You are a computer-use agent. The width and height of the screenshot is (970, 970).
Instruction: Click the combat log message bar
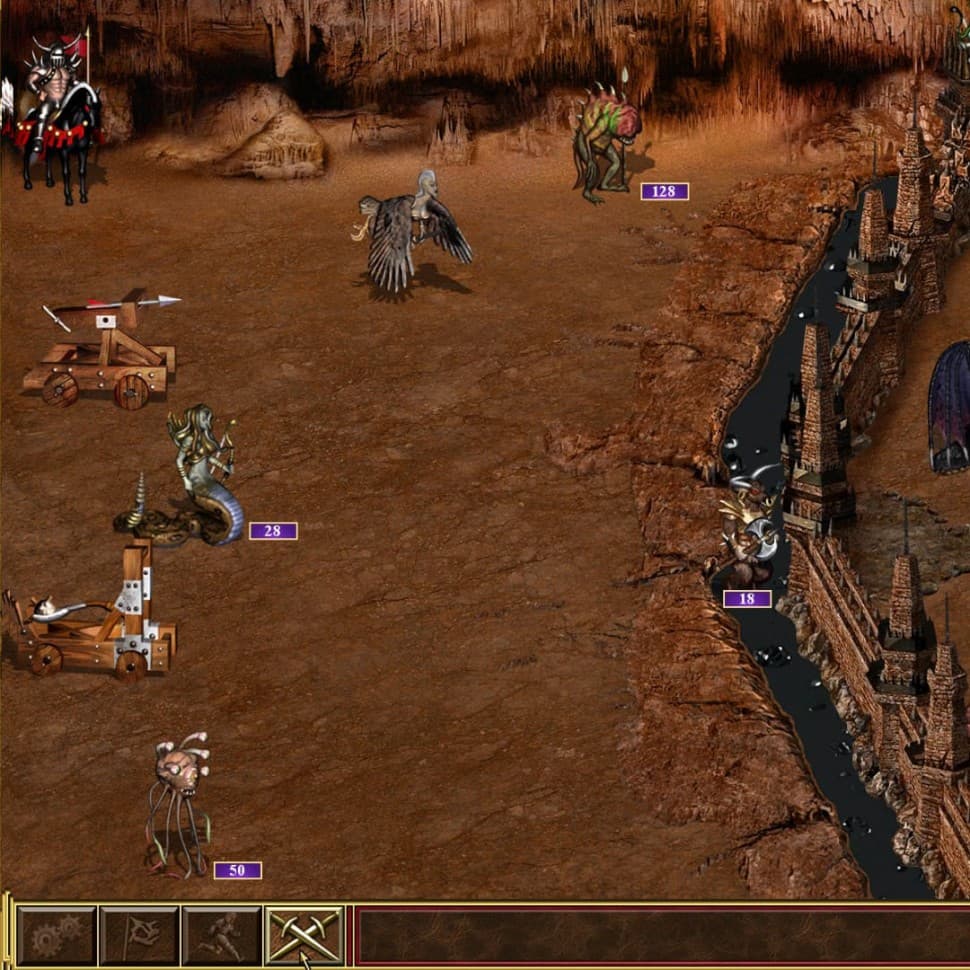coord(660,937)
